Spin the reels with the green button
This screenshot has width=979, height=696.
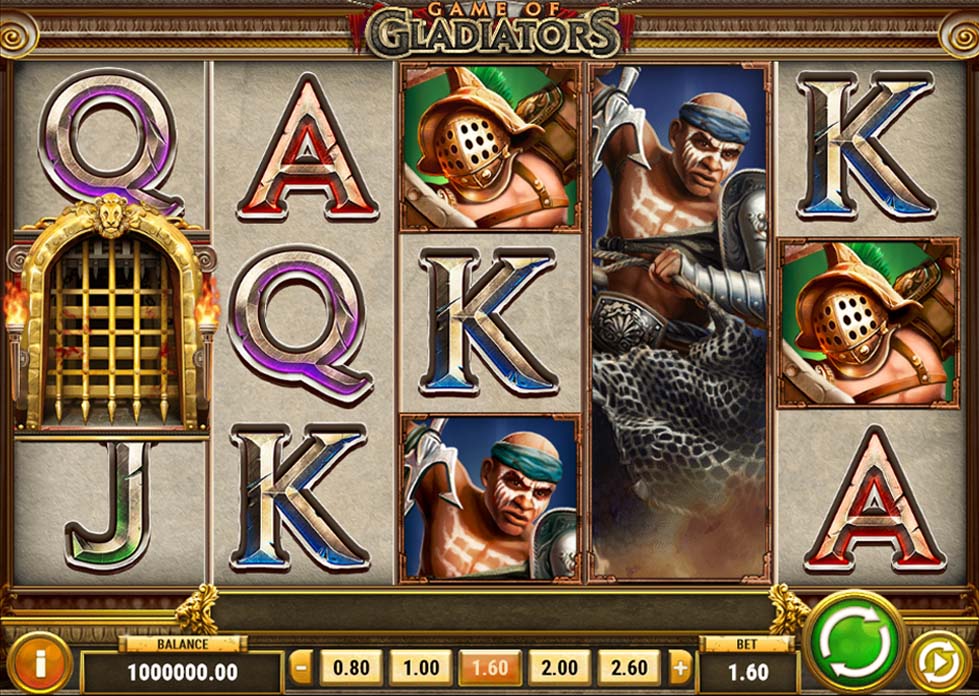(853, 641)
